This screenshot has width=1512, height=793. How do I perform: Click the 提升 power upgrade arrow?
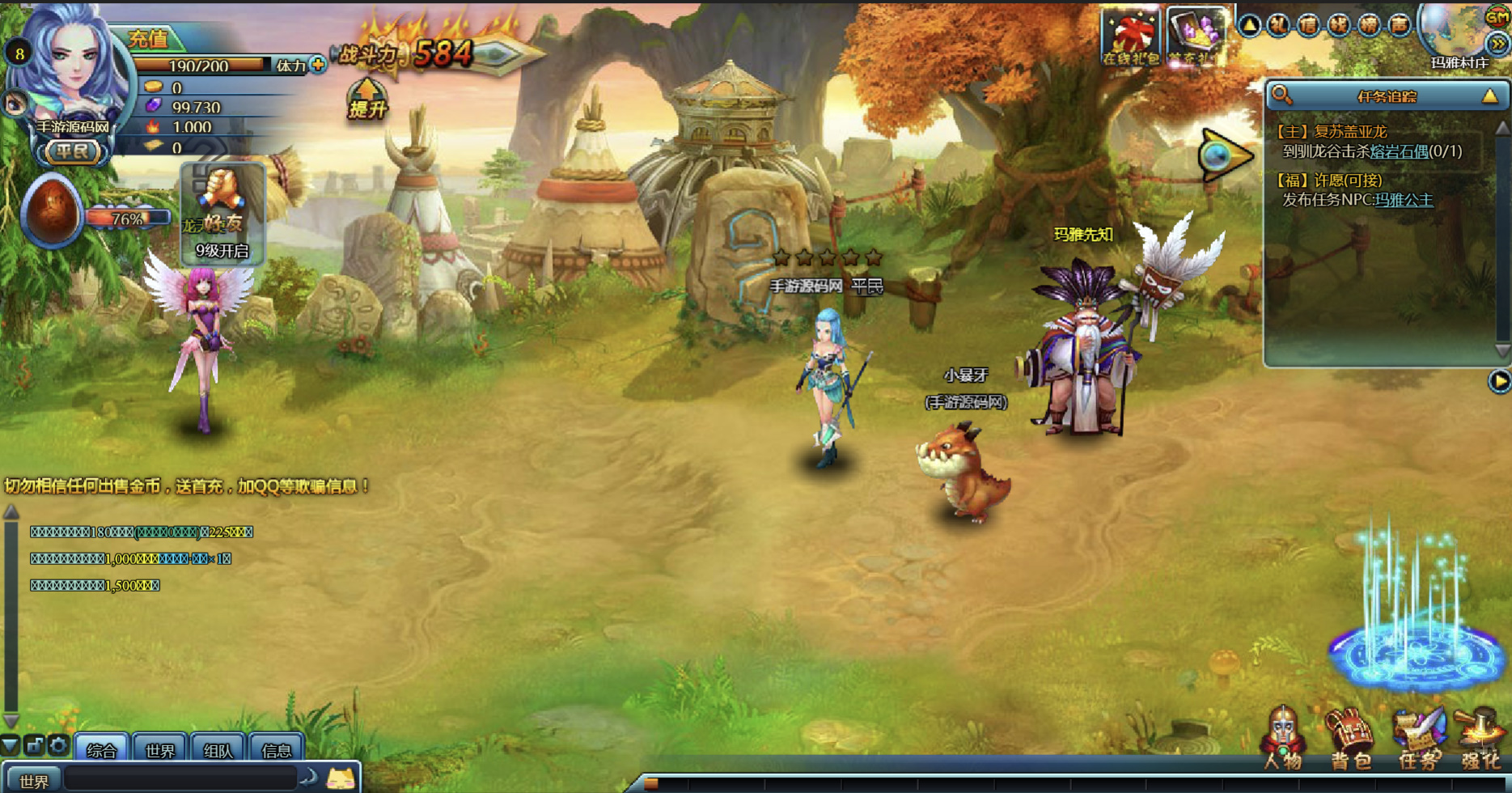point(367,99)
